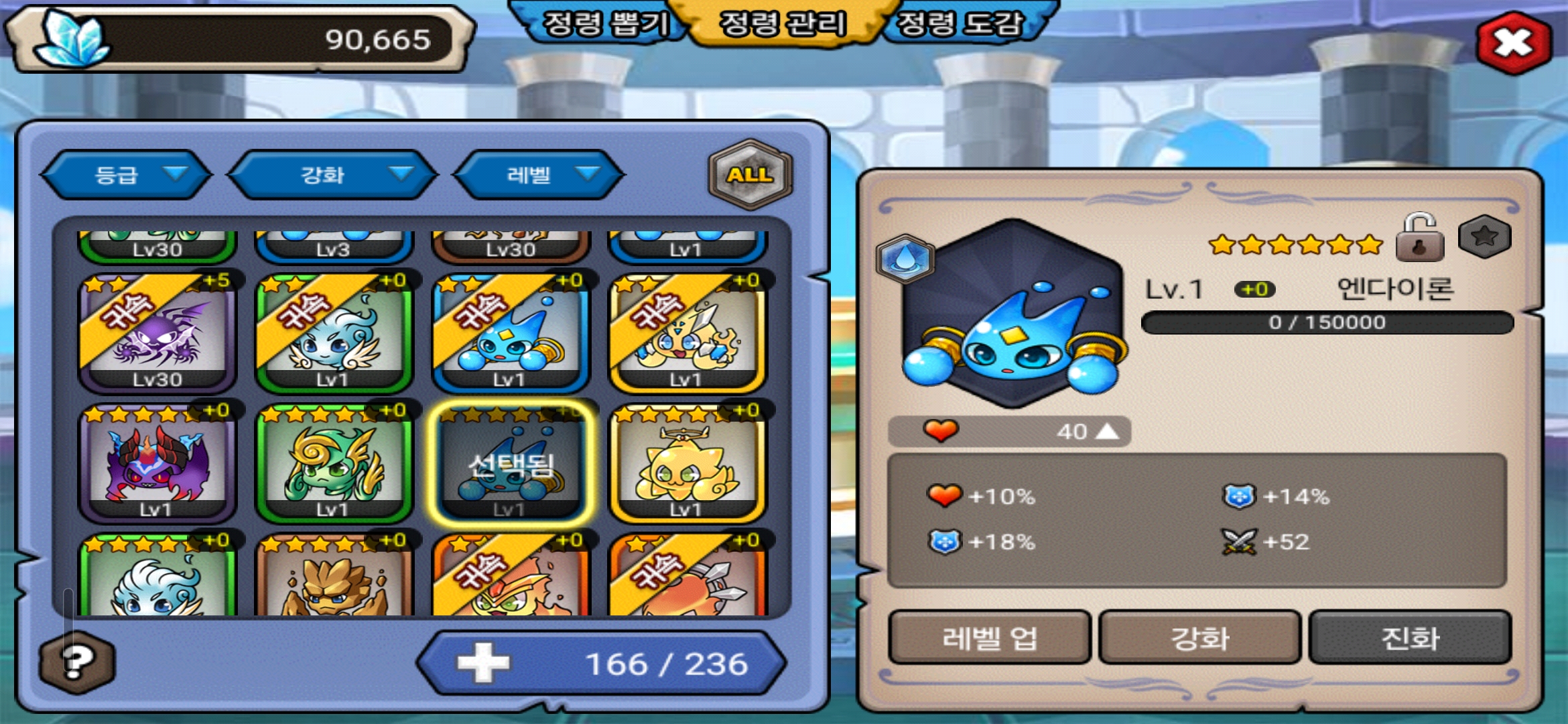Image resolution: width=1568 pixels, height=724 pixels.
Task: Pick the yellow star spirit with halo
Action: (x=686, y=463)
